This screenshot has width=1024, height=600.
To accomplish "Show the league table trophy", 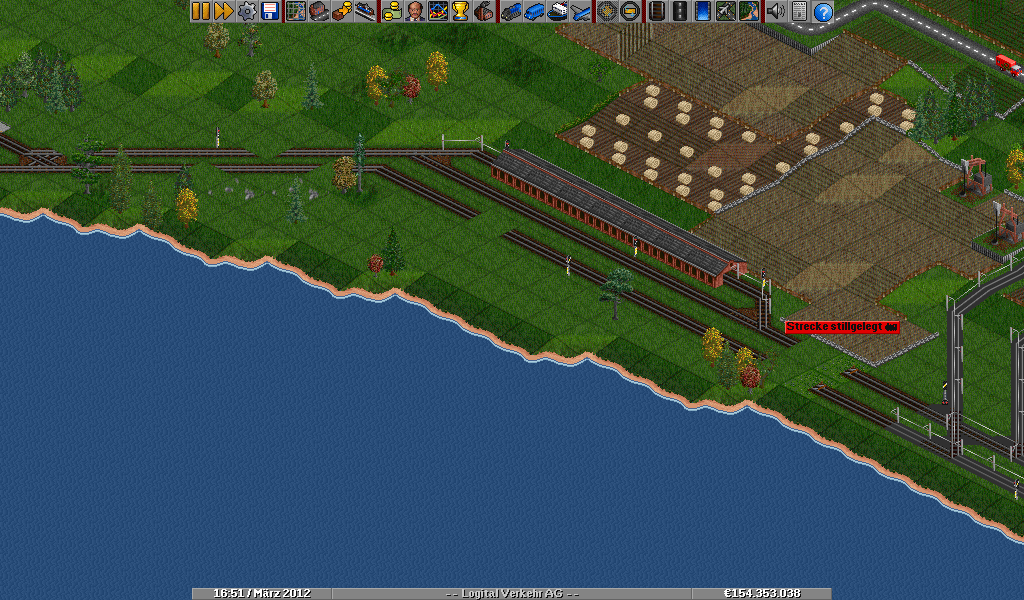I will 460,11.
